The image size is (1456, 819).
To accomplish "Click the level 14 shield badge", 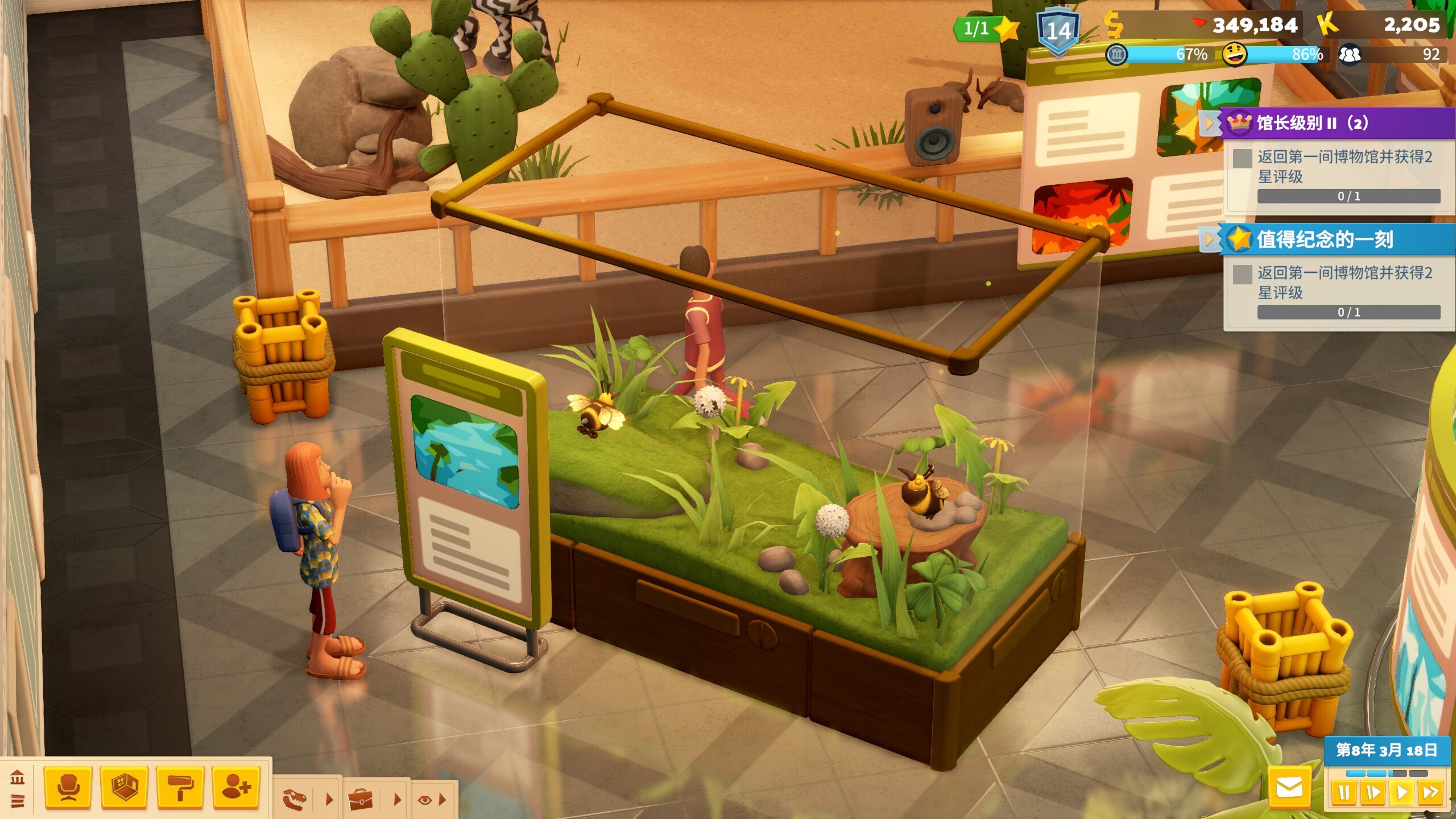I will [x=1058, y=31].
